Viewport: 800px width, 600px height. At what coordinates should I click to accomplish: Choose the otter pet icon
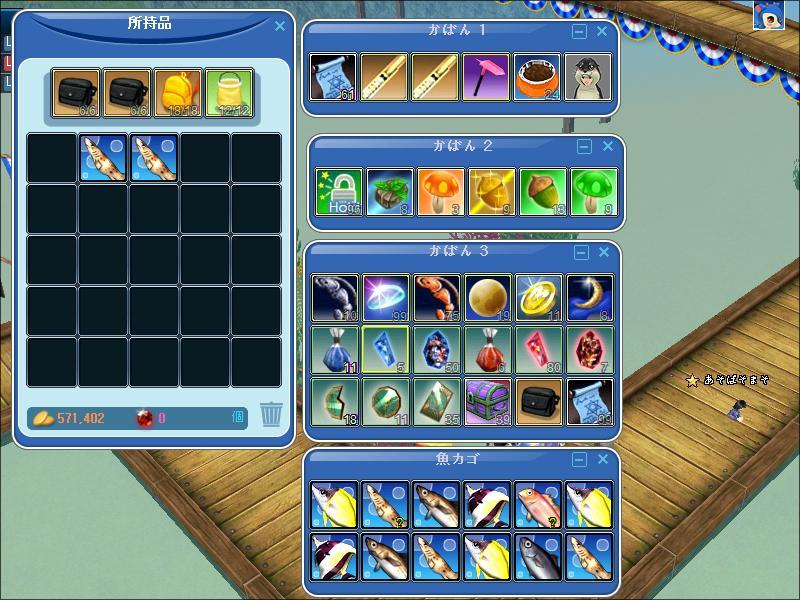click(589, 77)
